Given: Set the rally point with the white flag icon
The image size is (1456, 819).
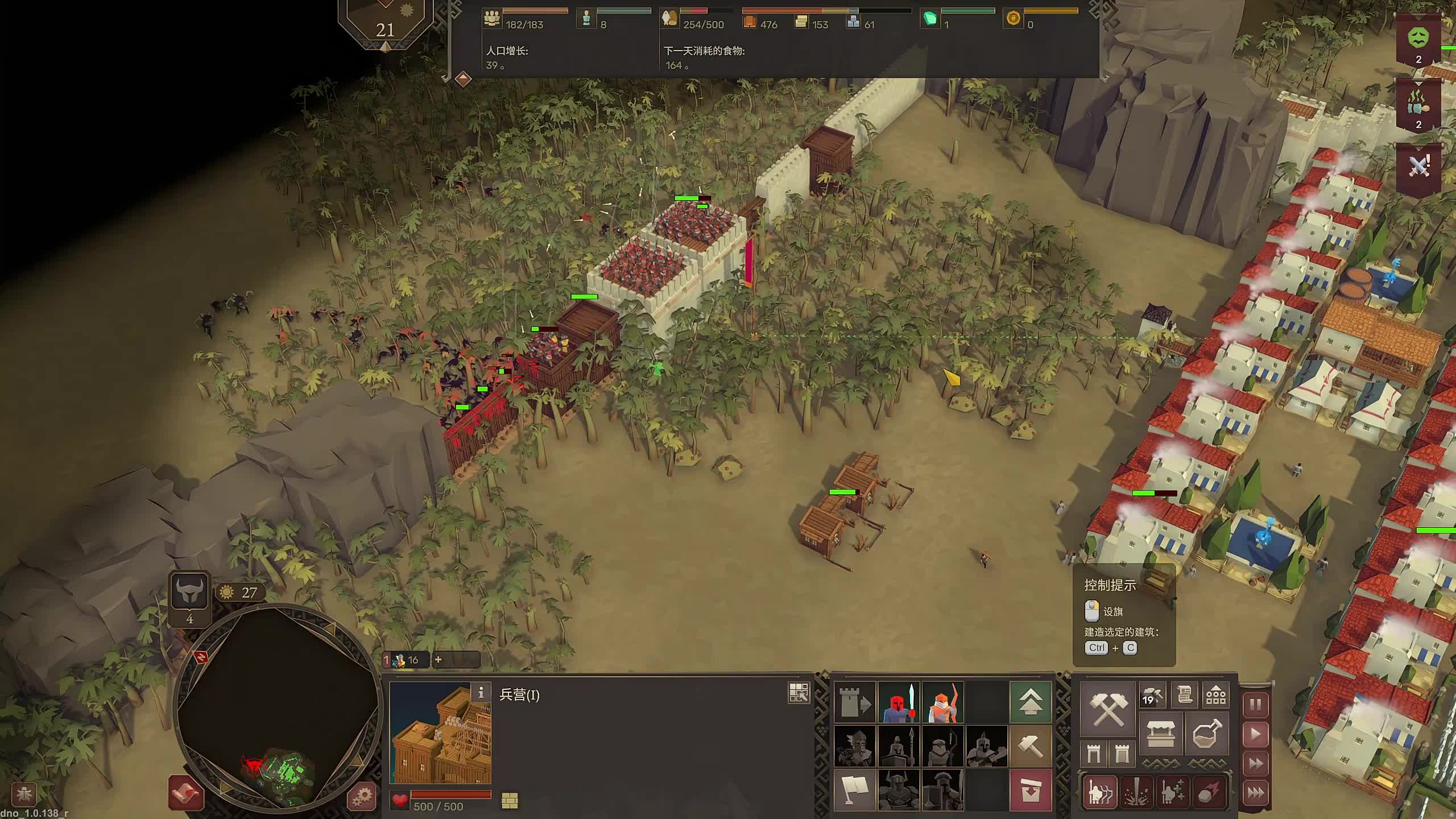Looking at the screenshot, I should 854,790.
